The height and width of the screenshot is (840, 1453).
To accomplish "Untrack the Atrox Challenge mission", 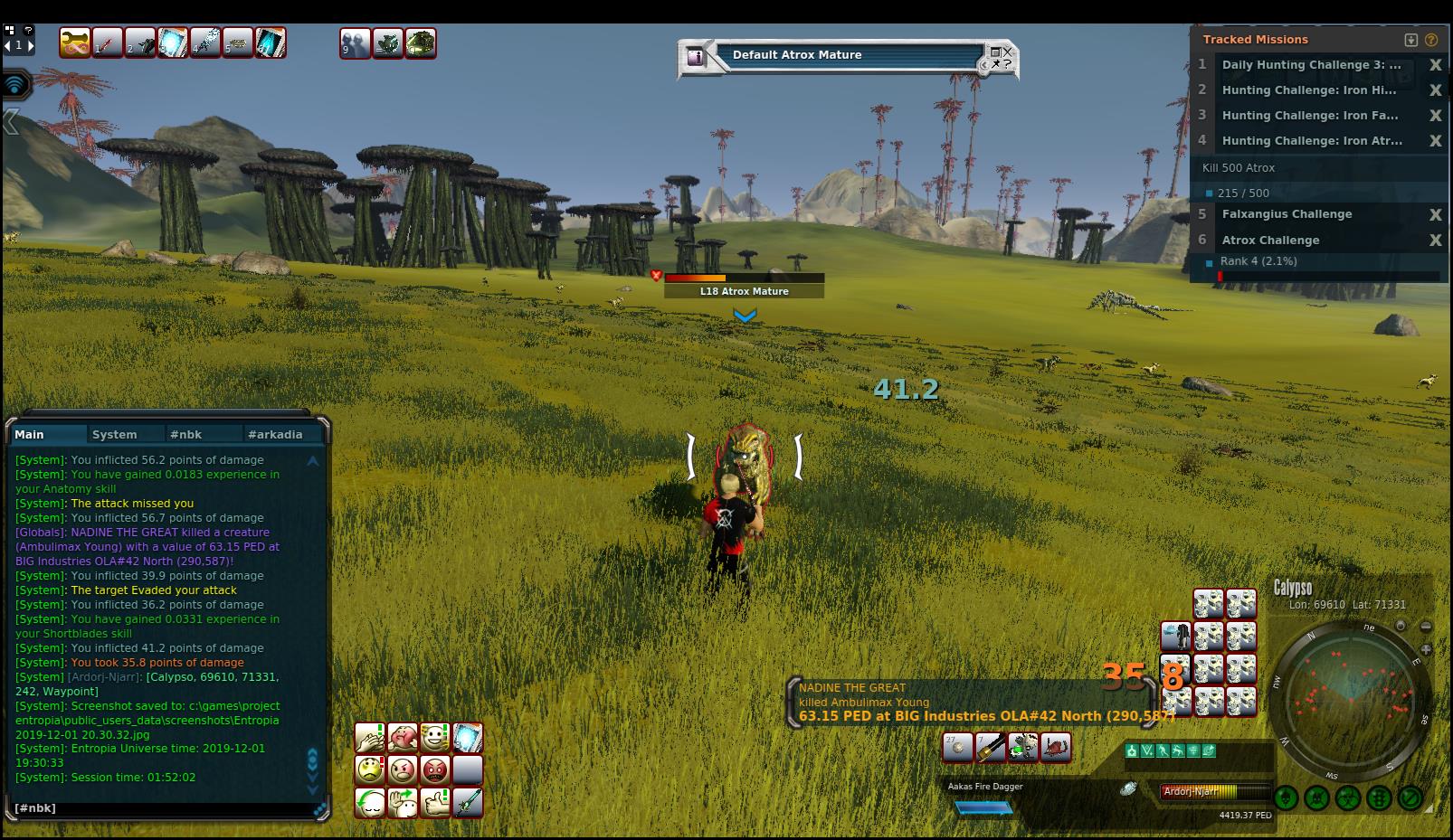I will tap(1435, 241).
